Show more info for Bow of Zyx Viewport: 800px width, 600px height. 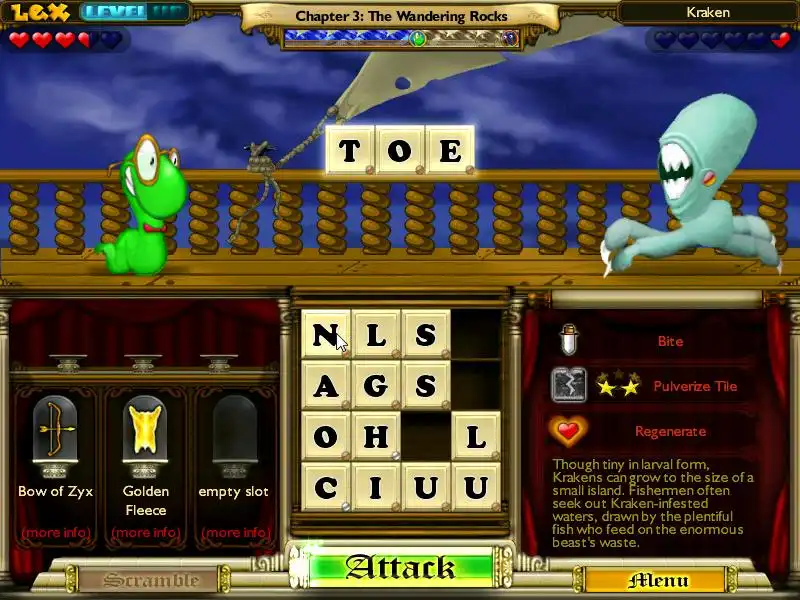coord(55,532)
